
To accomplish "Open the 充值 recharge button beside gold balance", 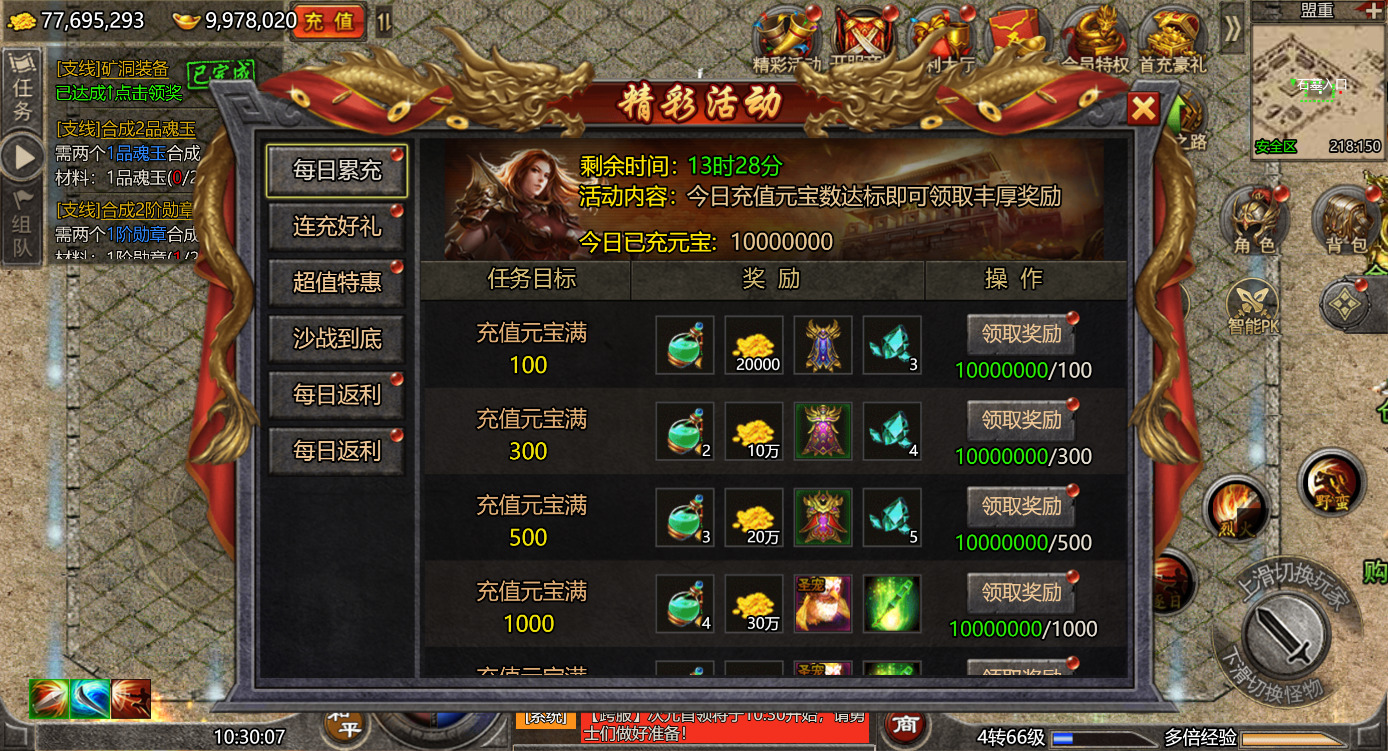I will (329, 22).
